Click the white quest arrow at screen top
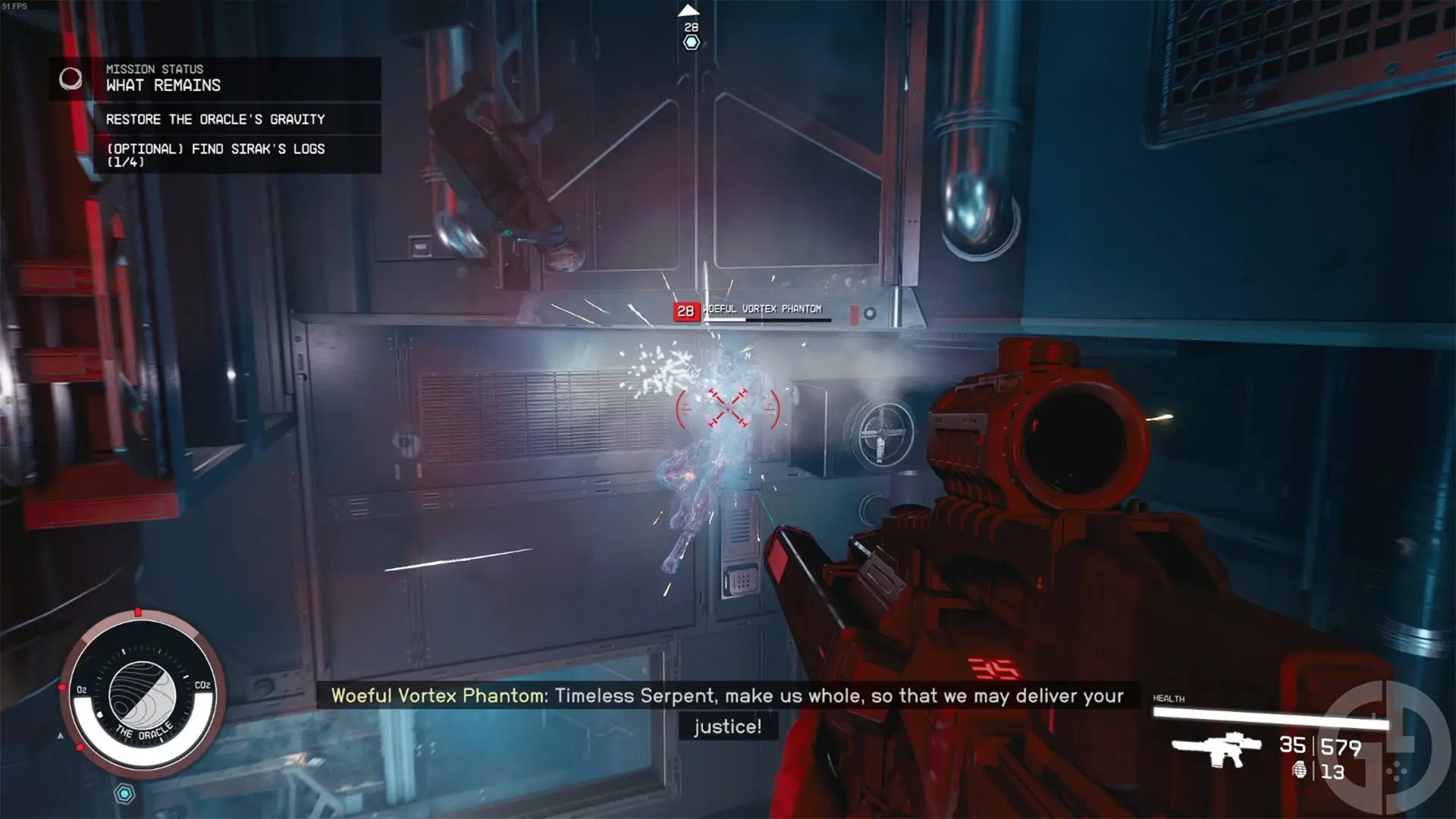Screen dimensions: 1456x819 pyautogui.click(x=688, y=10)
